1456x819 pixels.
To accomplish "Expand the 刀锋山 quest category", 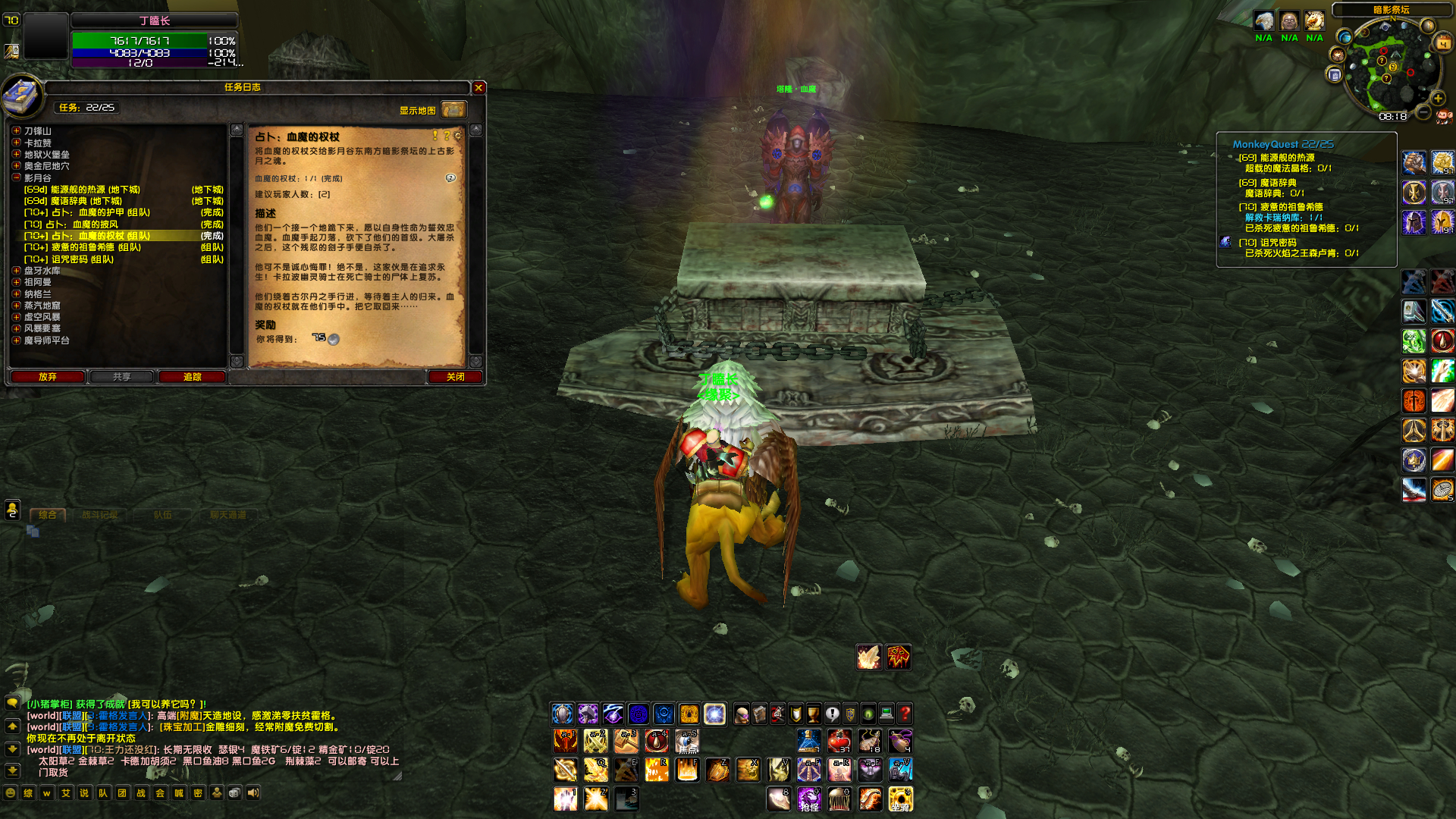I will coord(15,130).
